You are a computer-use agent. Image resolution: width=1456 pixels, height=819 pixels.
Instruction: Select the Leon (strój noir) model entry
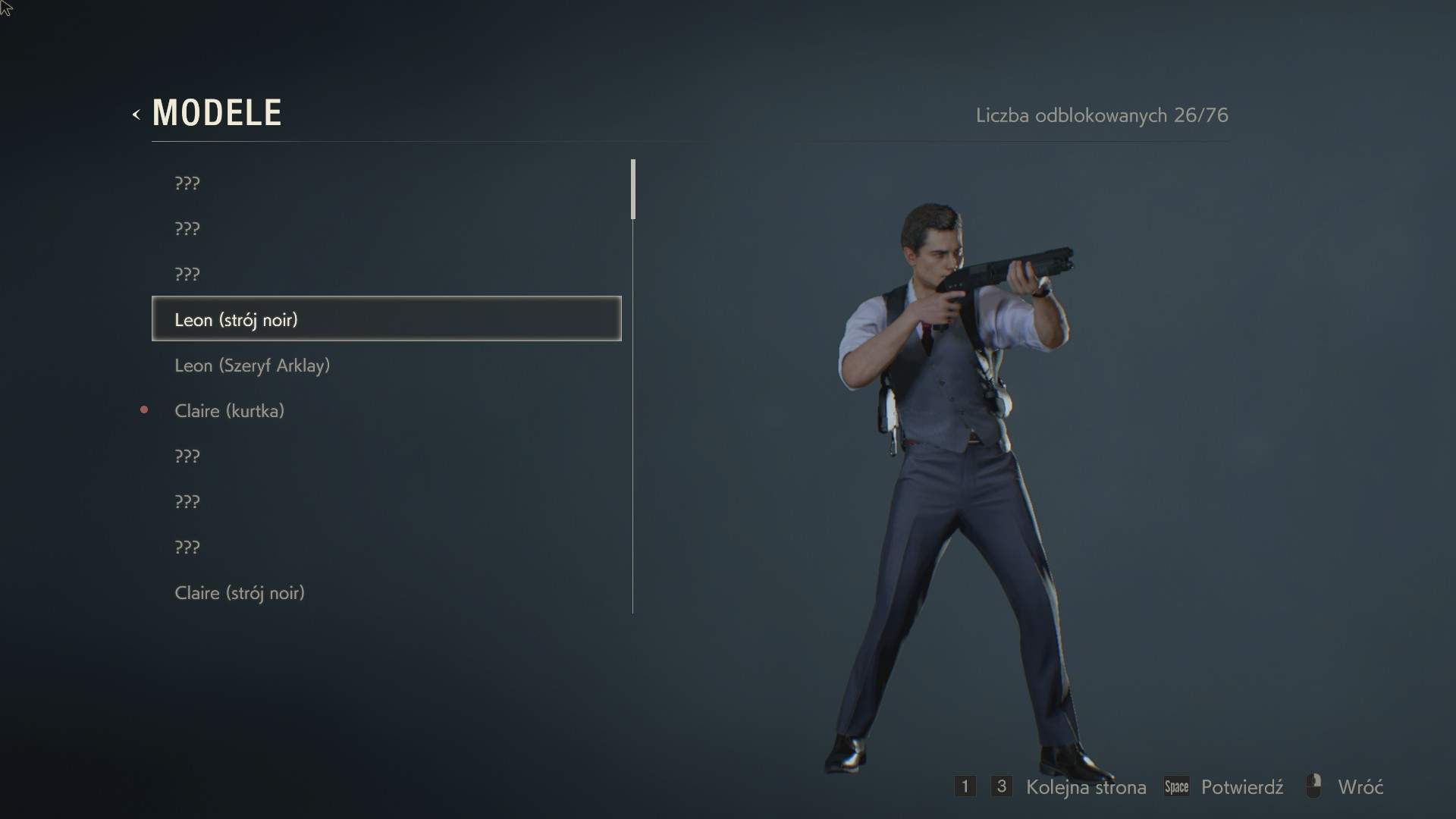click(386, 319)
